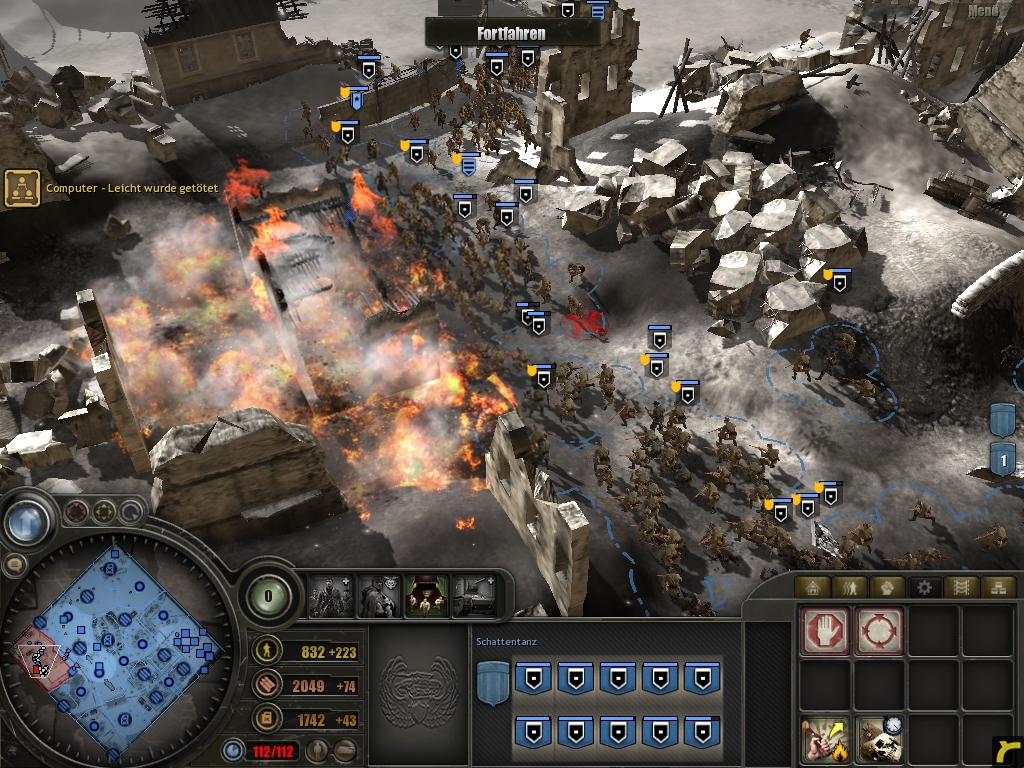Click the event notification icon for killed Computer
Viewport: 1024px width, 768px height.
point(22,188)
